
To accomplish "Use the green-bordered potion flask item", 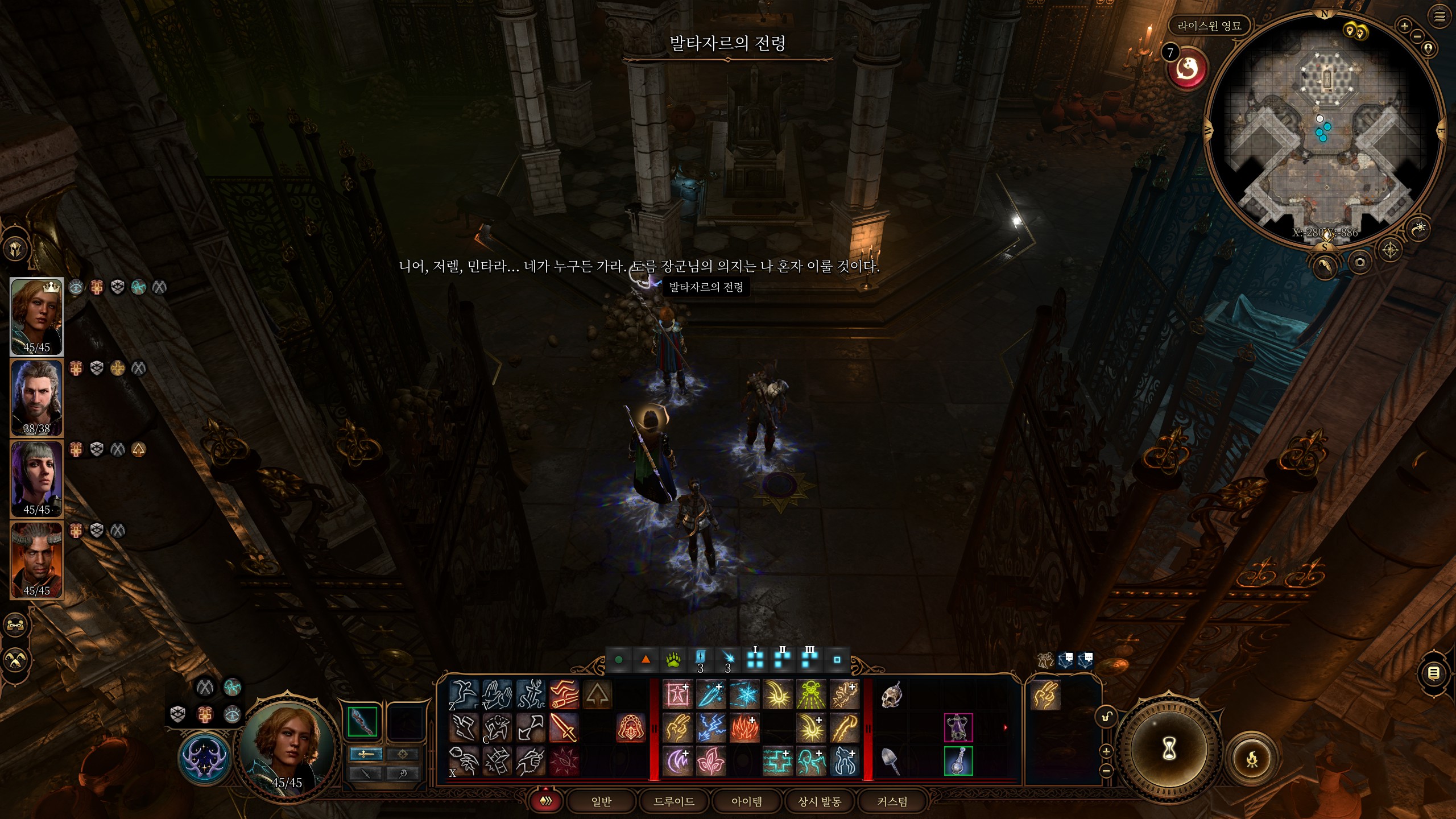I will click(x=958, y=760).
